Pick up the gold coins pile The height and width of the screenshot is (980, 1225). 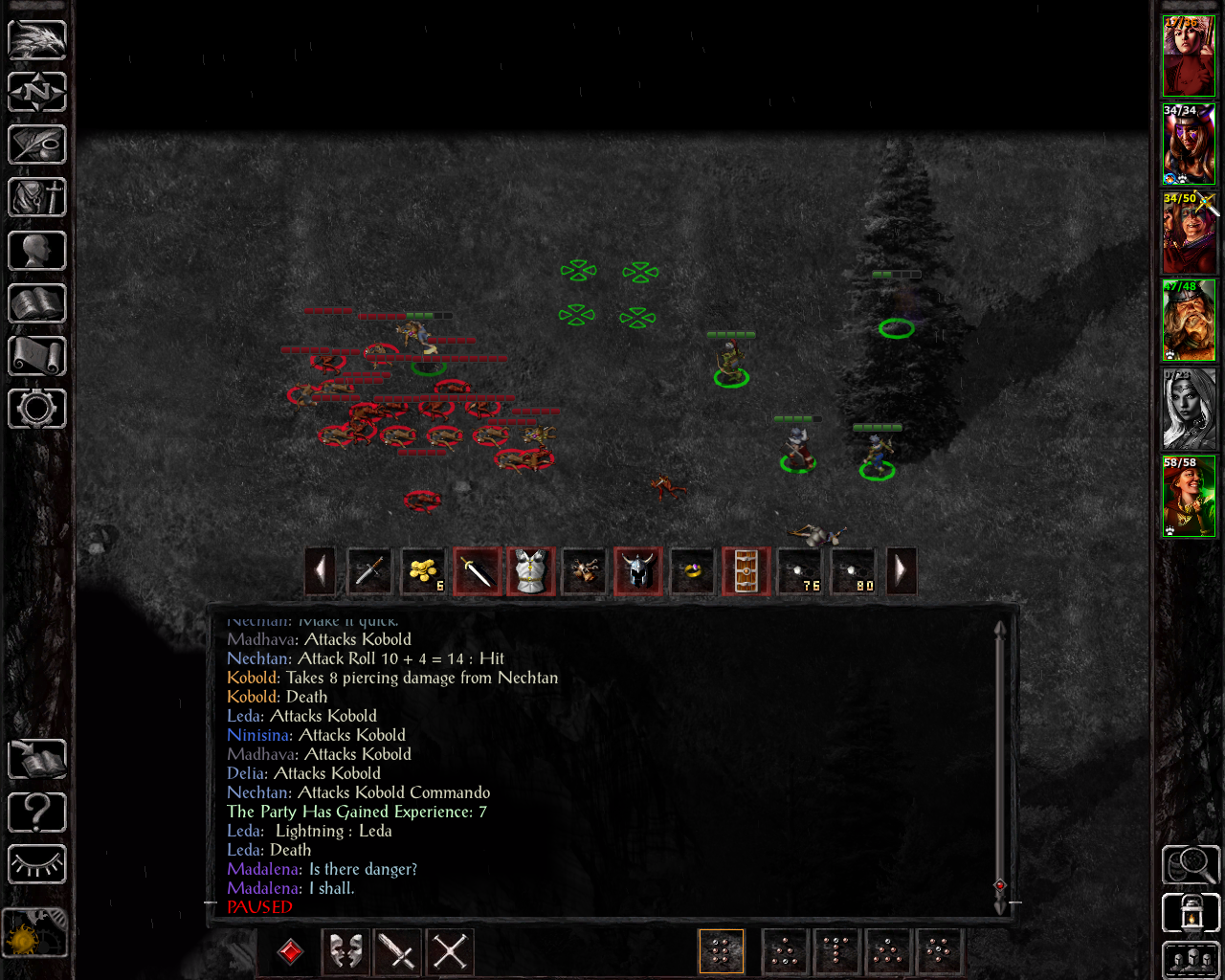click(423, 571)
